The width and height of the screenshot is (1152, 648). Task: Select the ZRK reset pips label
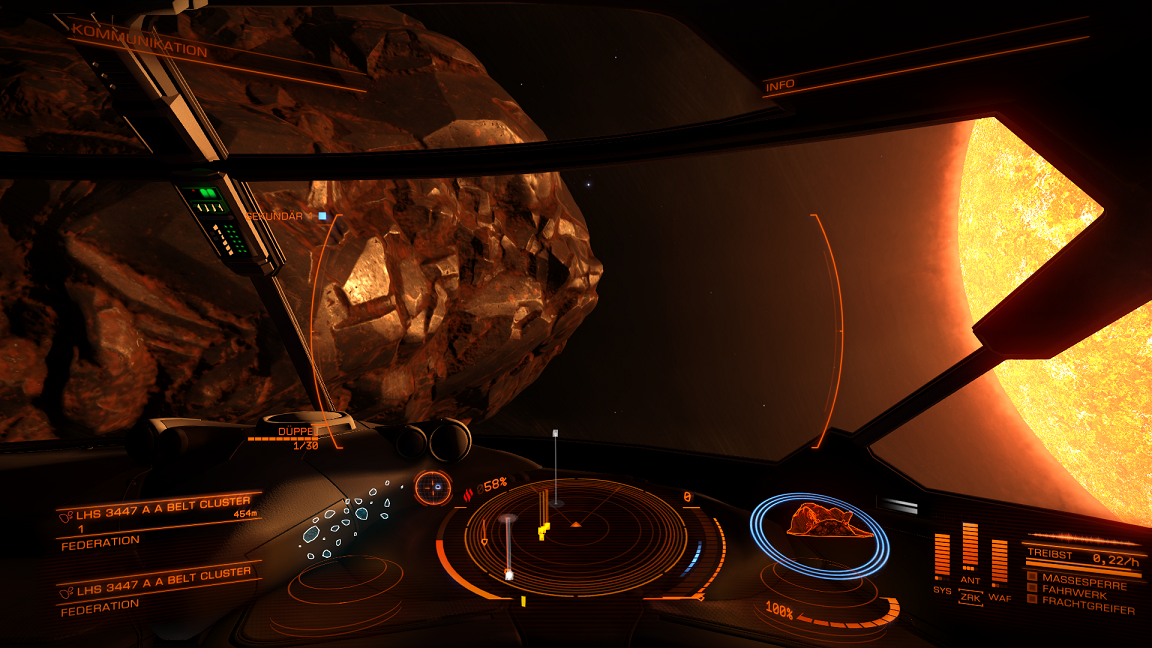970,598
